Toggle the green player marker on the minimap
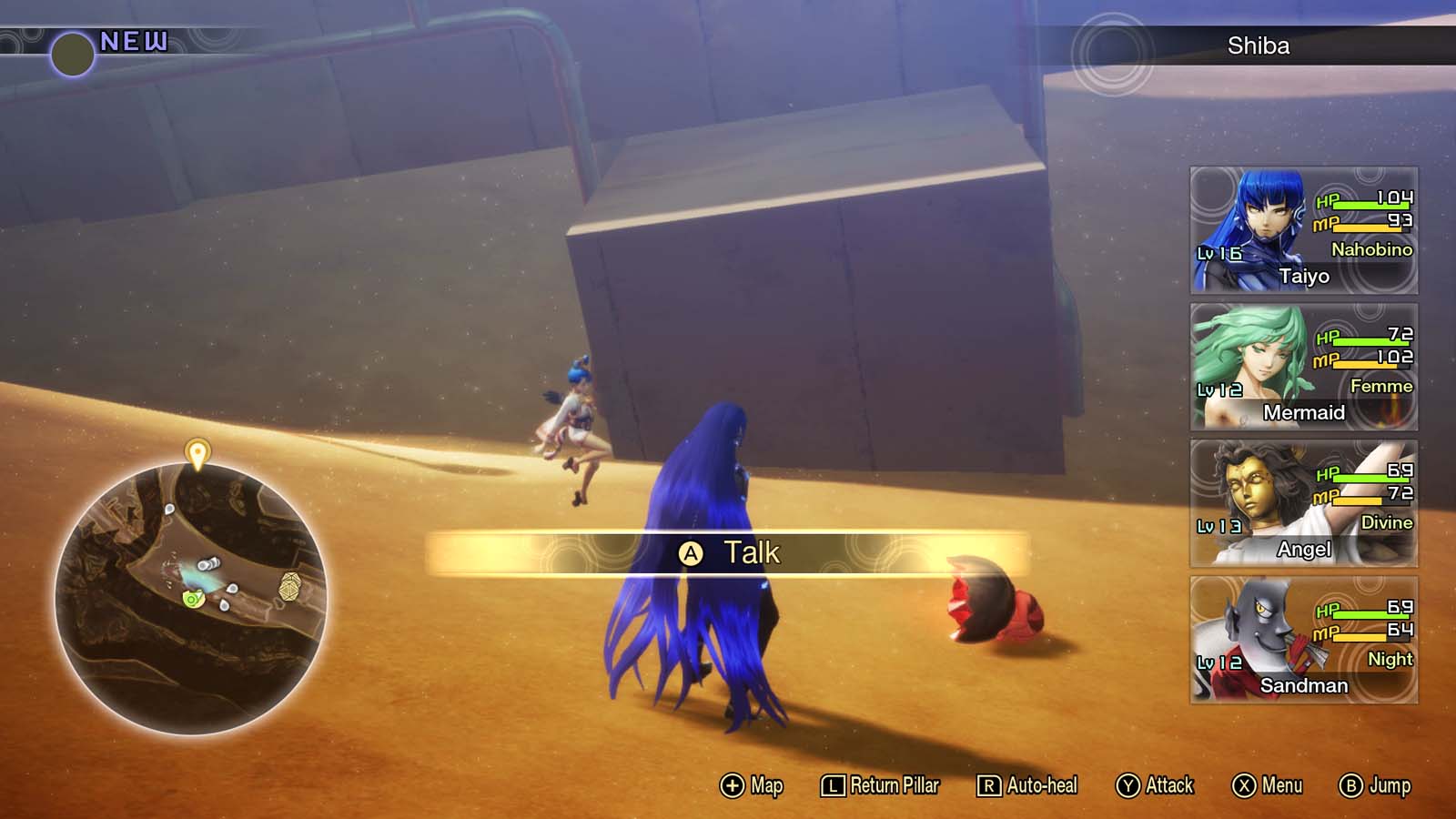Screen dimensions: 1456x819 [x=191, y=599]
